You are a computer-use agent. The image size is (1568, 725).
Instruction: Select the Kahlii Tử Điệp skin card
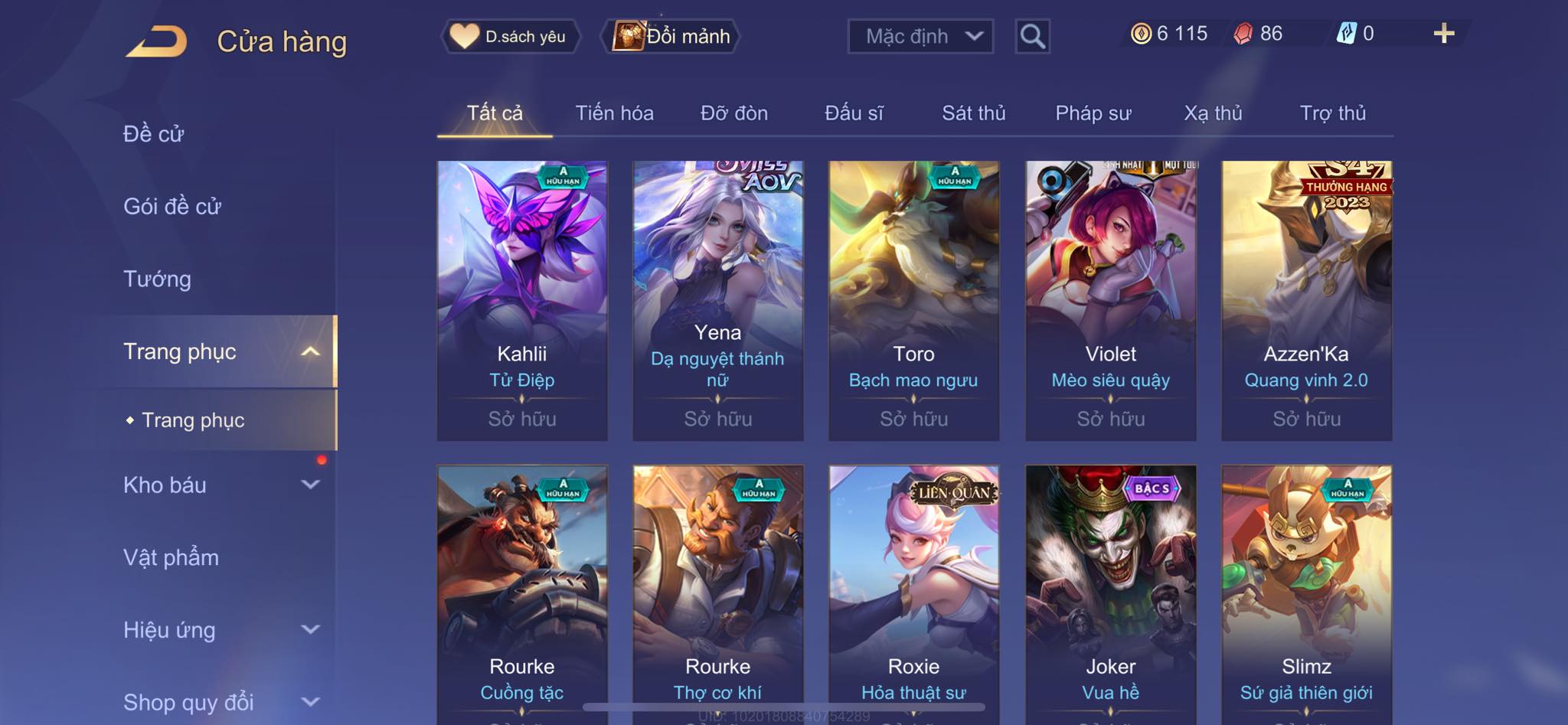[x=522, y=300]
